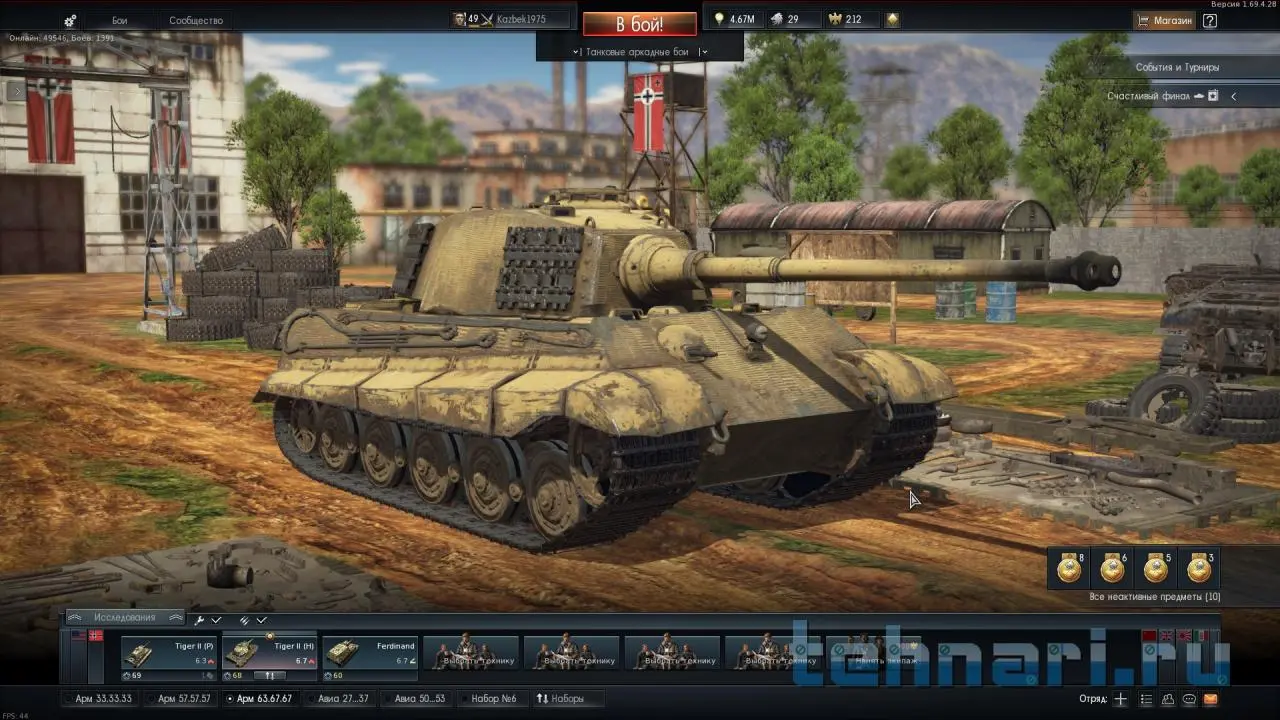Change the Танковые аркадные бои game mode
1280x720 pixels.
(x=639, y=51)
